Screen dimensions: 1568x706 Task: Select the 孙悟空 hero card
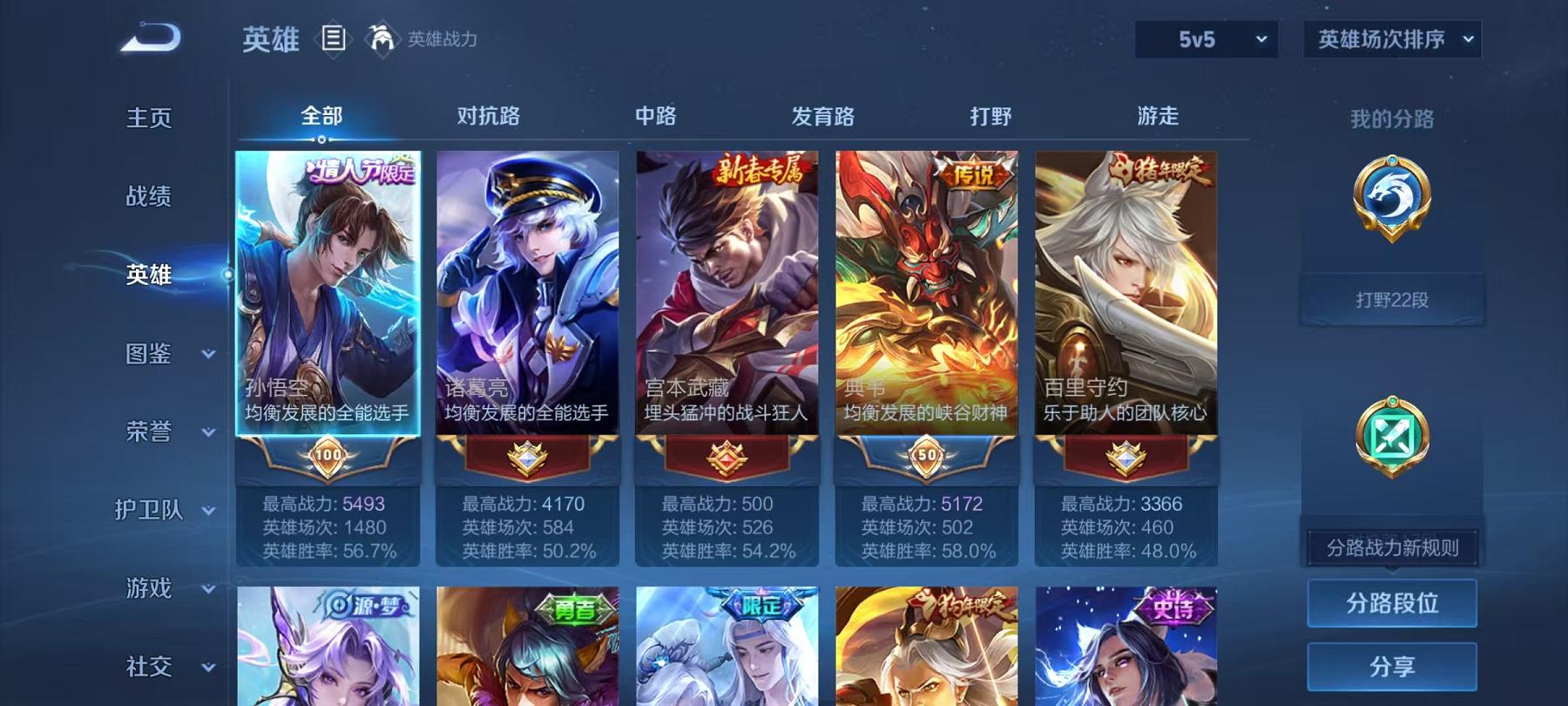(x=328, y=288)
